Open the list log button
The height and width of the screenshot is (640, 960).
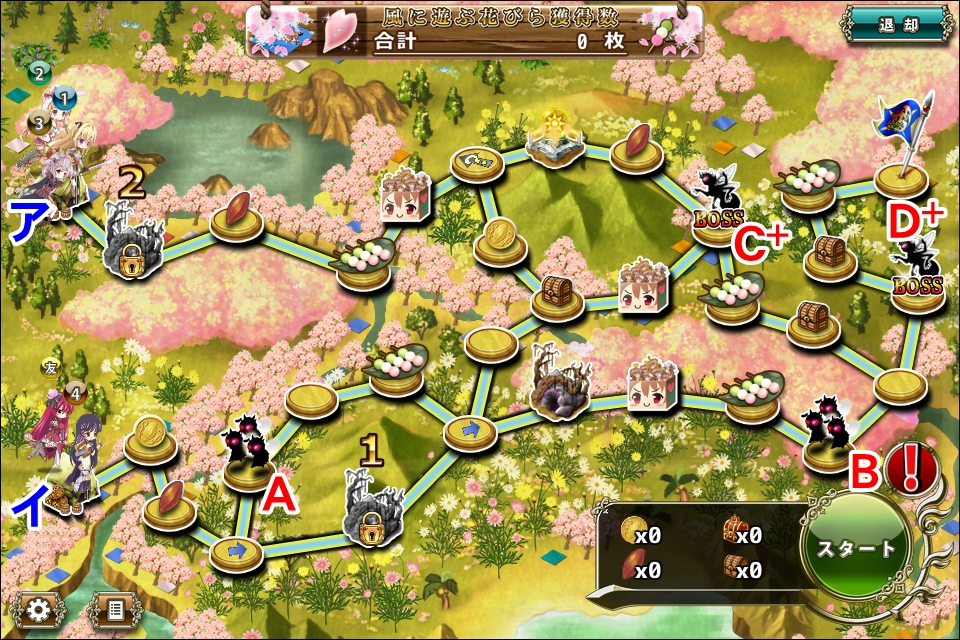(x=114, y=608)
